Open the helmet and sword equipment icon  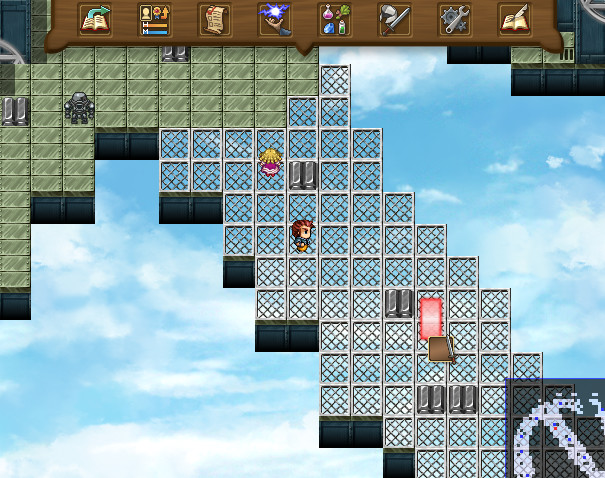(x=395, y=20)
